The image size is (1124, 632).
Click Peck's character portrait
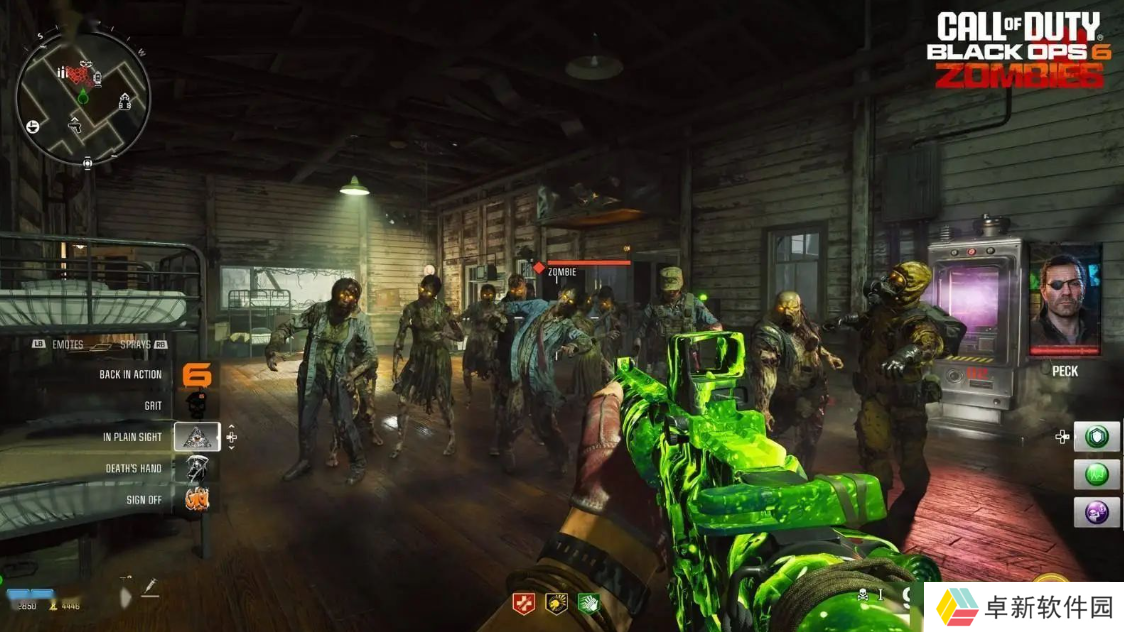[x=1064, y=299]
